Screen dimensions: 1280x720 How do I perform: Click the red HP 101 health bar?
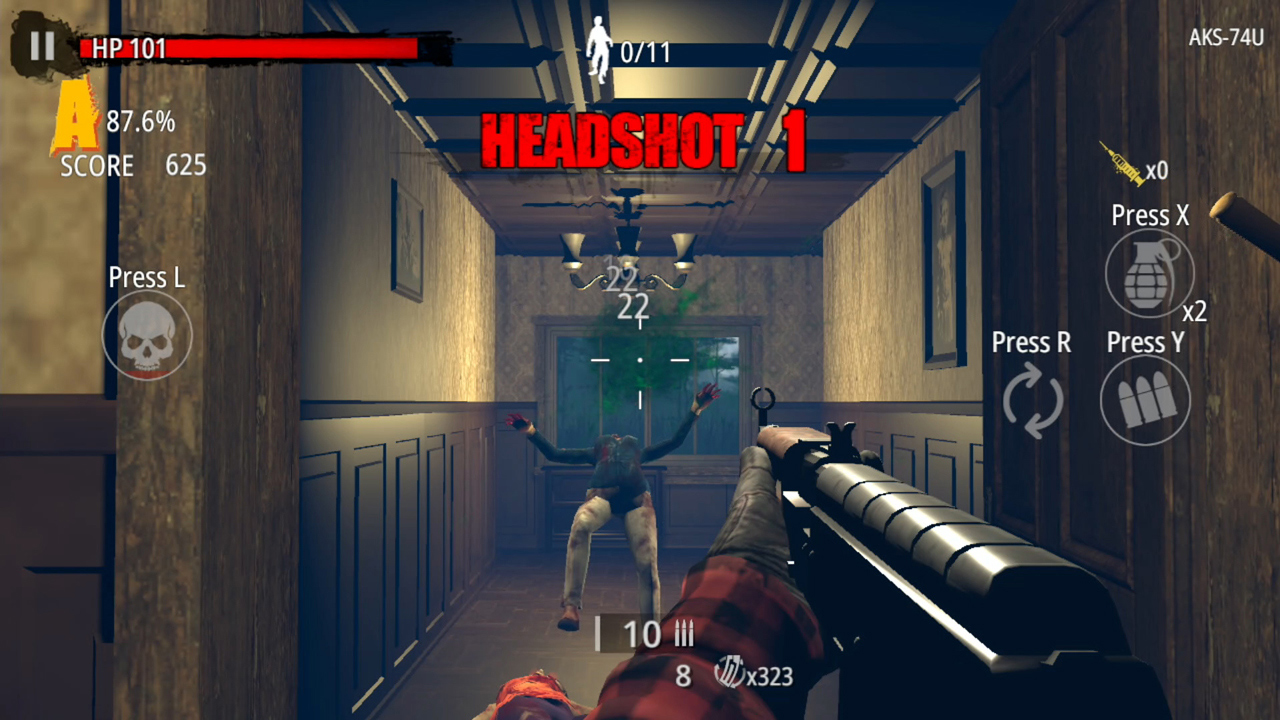(250, 48)
